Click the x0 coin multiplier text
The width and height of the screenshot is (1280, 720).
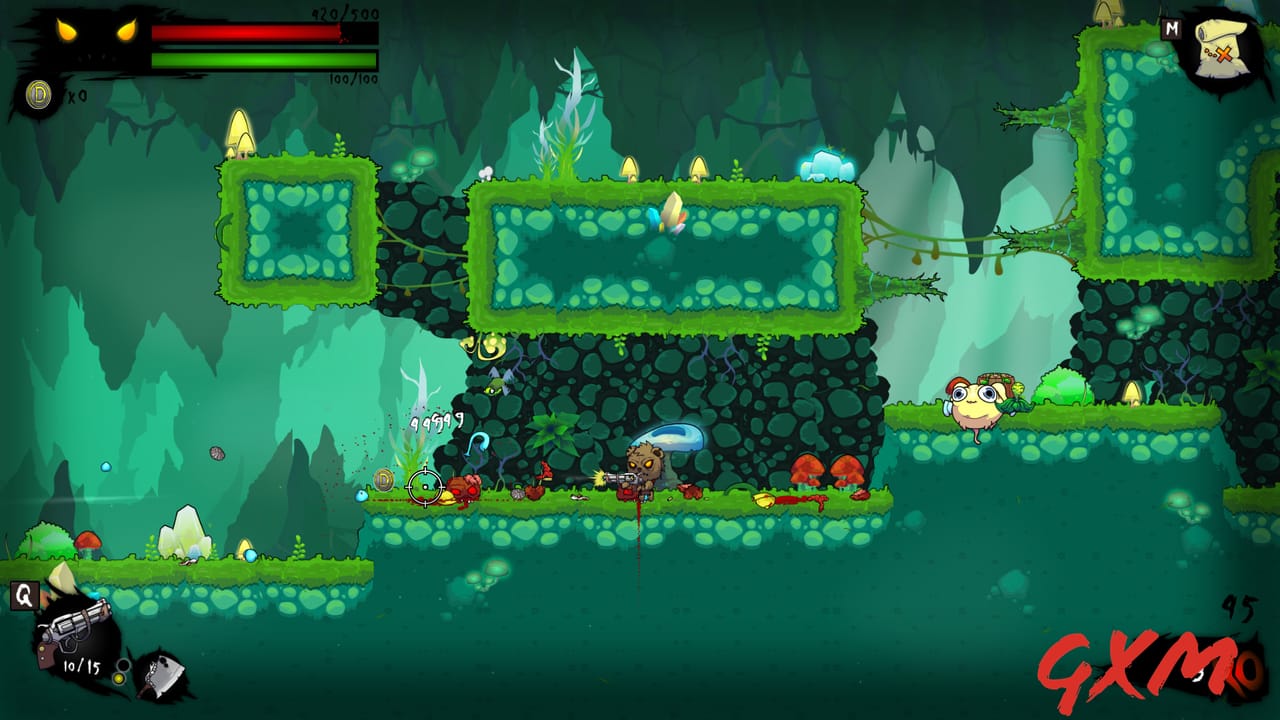point(74,93)
